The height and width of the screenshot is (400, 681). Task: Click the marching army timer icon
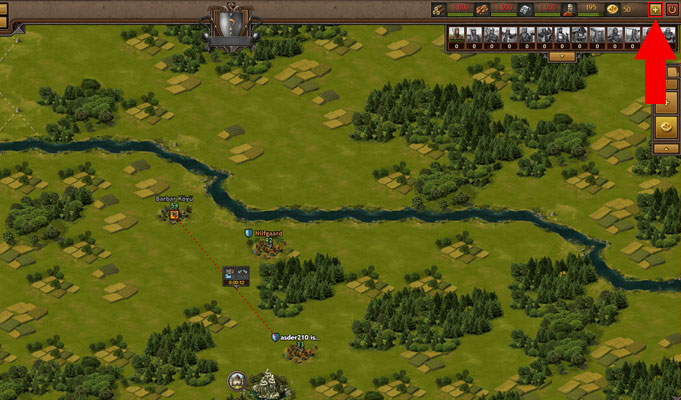click(x=236, y=273)
